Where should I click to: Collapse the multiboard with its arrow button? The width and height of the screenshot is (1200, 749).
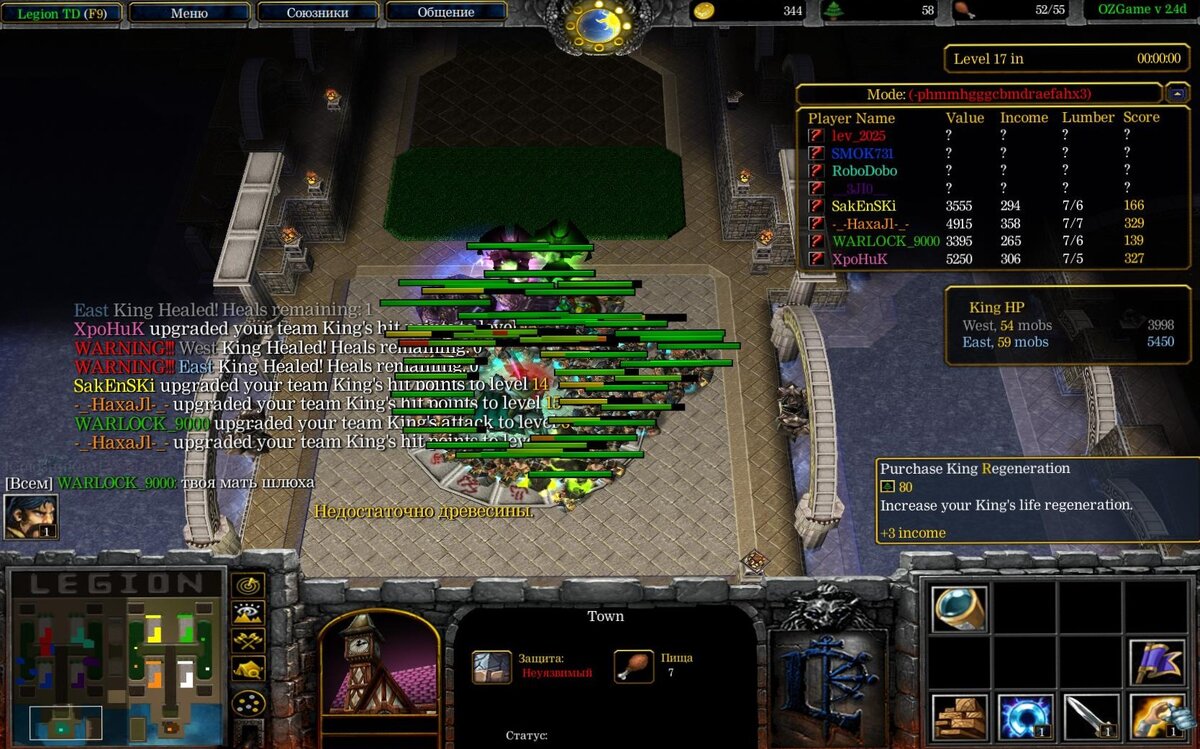click(x=1176, y=93)
